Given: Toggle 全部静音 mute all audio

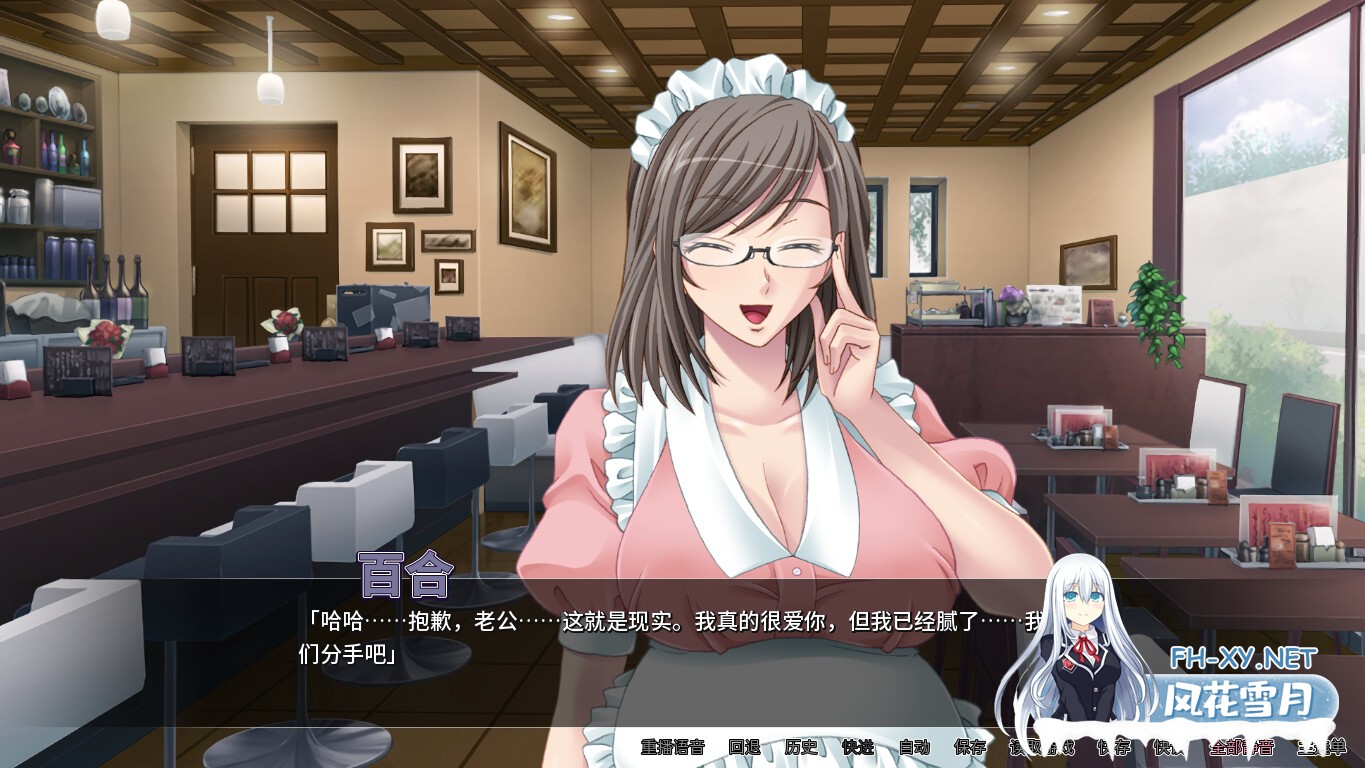Looking at the screenshot, I should click(1242, 746).
